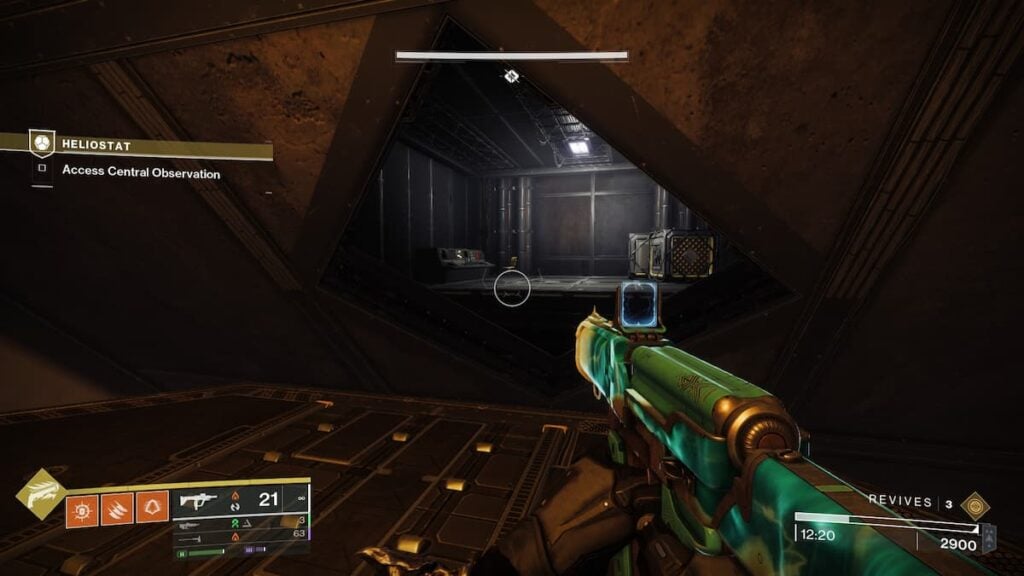Use the orange class ability icon
The image size is (1024, 576).
click(x=152, y=509)
